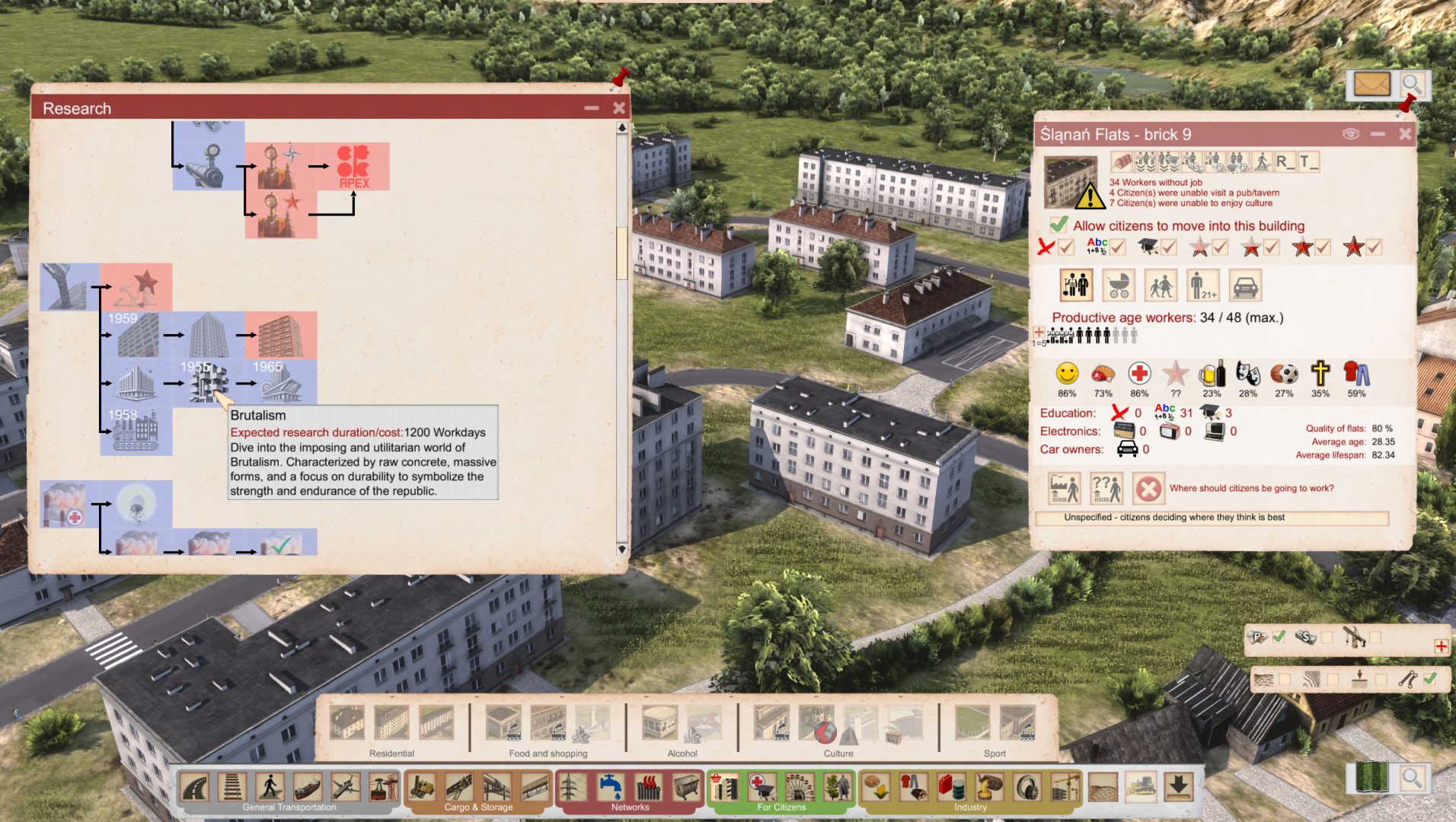Clear workplace assignment with red X button
This screenshot has height=822, width=1456.
1148,489
